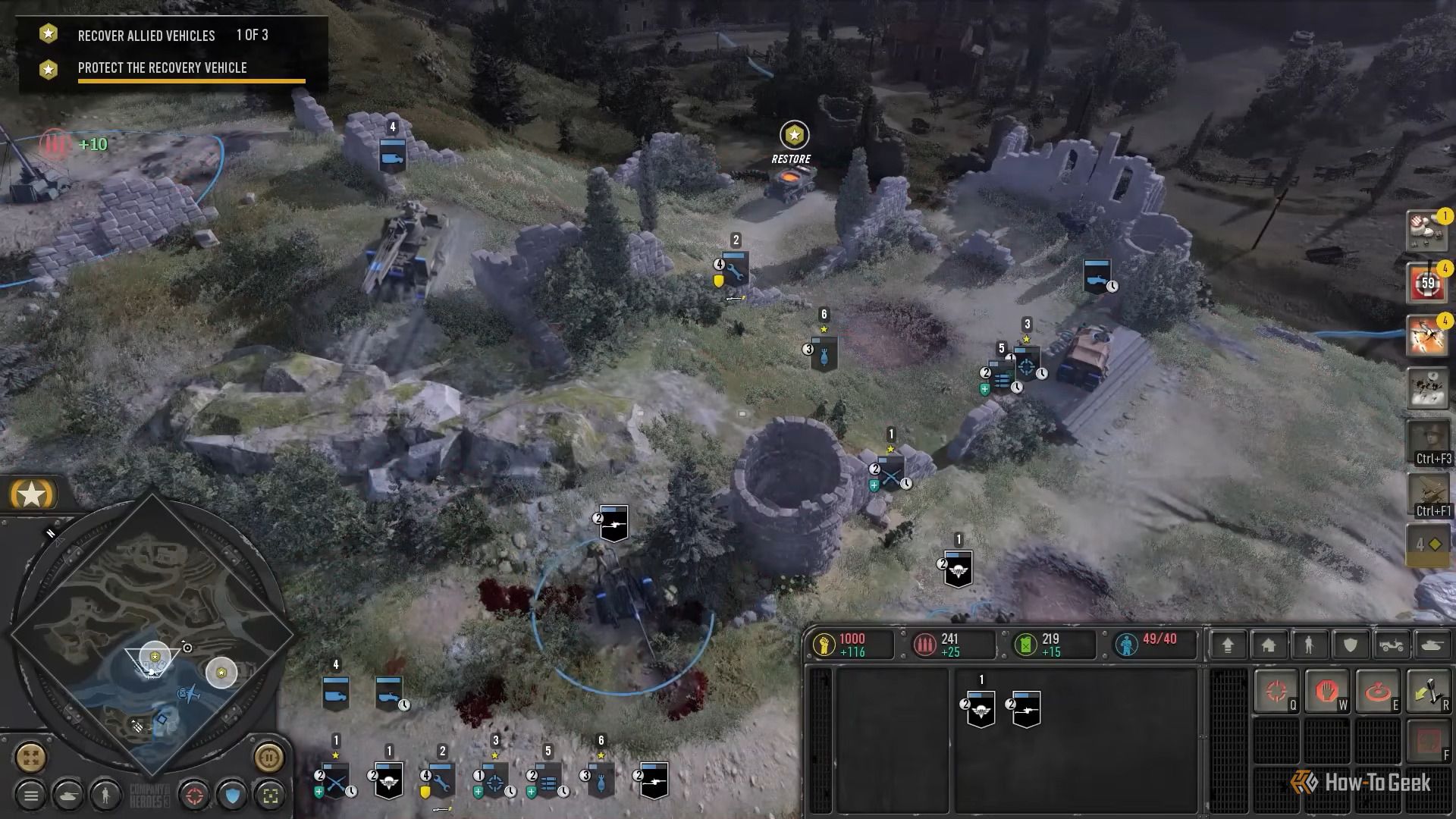
Task: Activate the red crosshair minimap ping button
Action: 195,795
